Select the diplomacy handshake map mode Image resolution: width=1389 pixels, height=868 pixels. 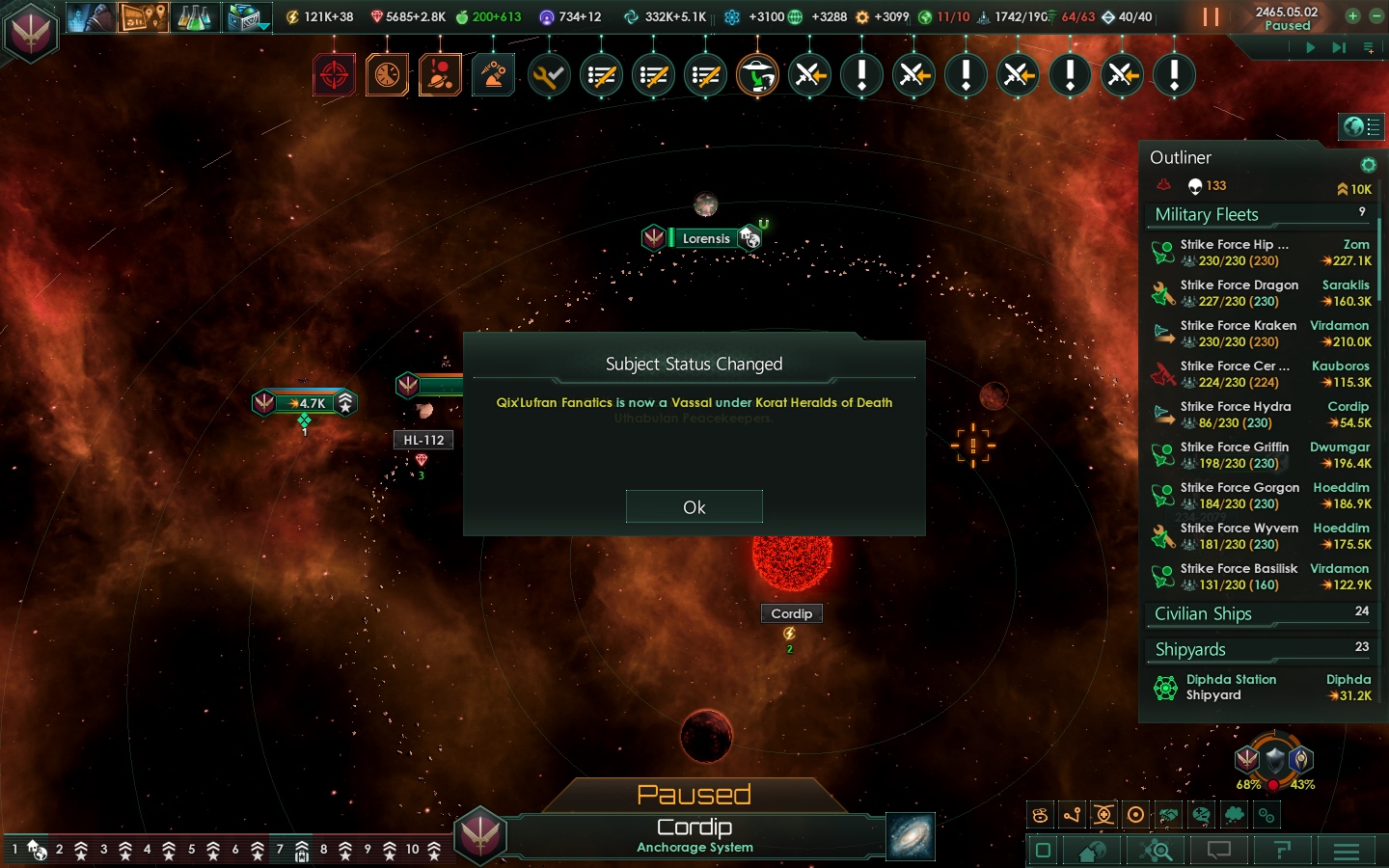pyautogui.click(x=1168, y=815)
